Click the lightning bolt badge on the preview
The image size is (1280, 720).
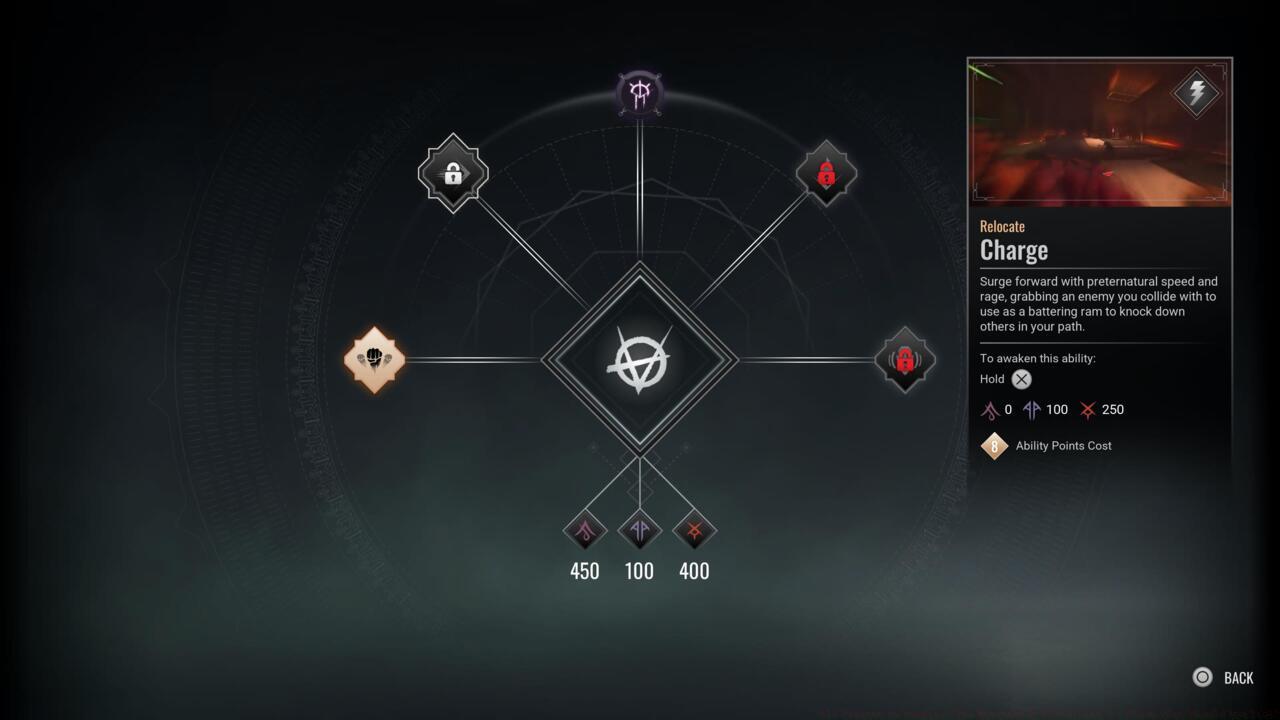tap(1196, 94)
